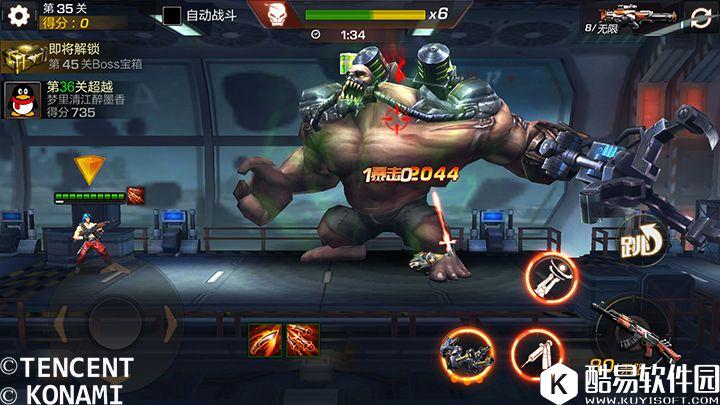View the penguin avatar friend score

22,100
